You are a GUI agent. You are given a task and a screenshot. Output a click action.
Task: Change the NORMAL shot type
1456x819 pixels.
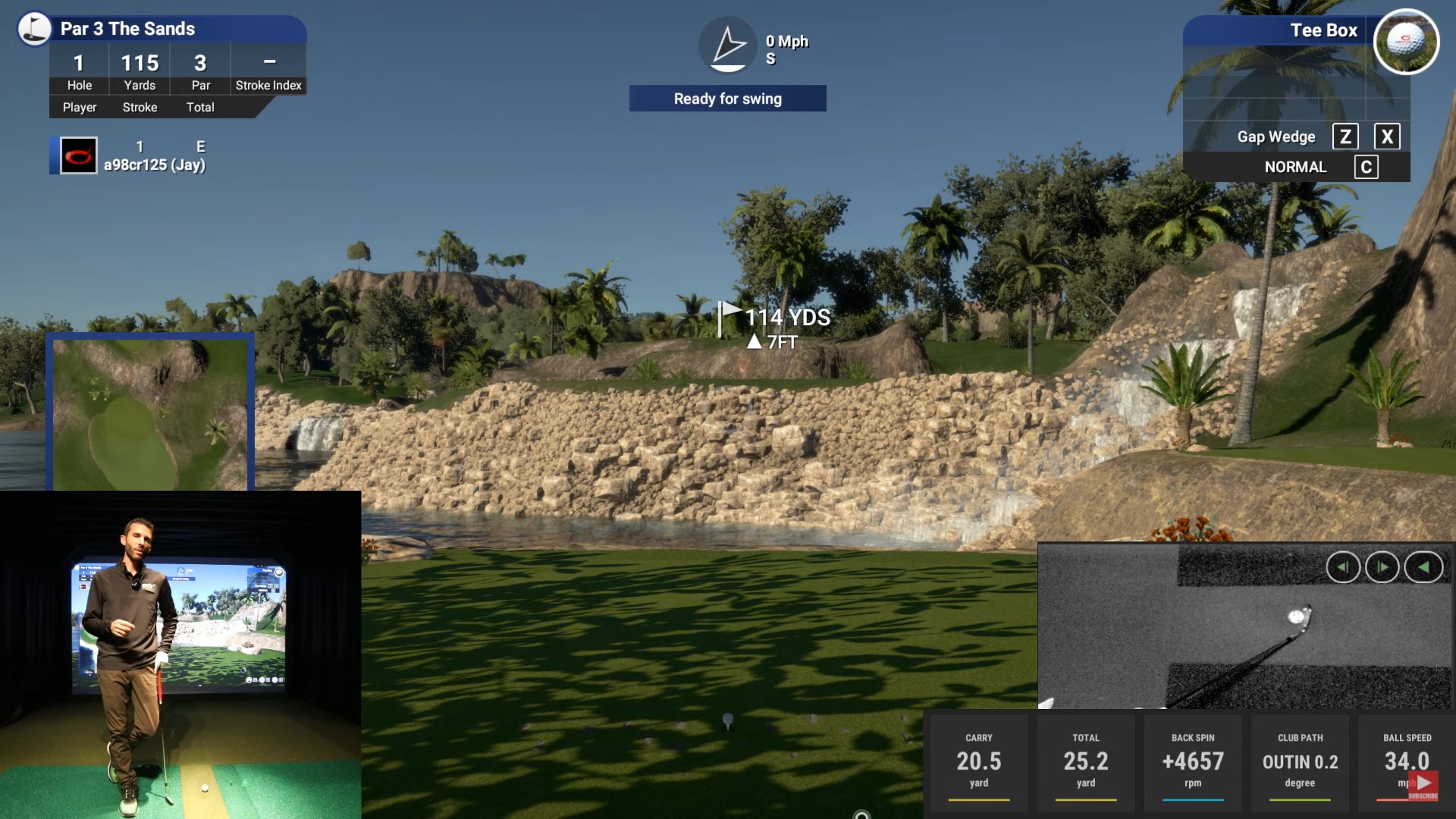(1295, 167)
